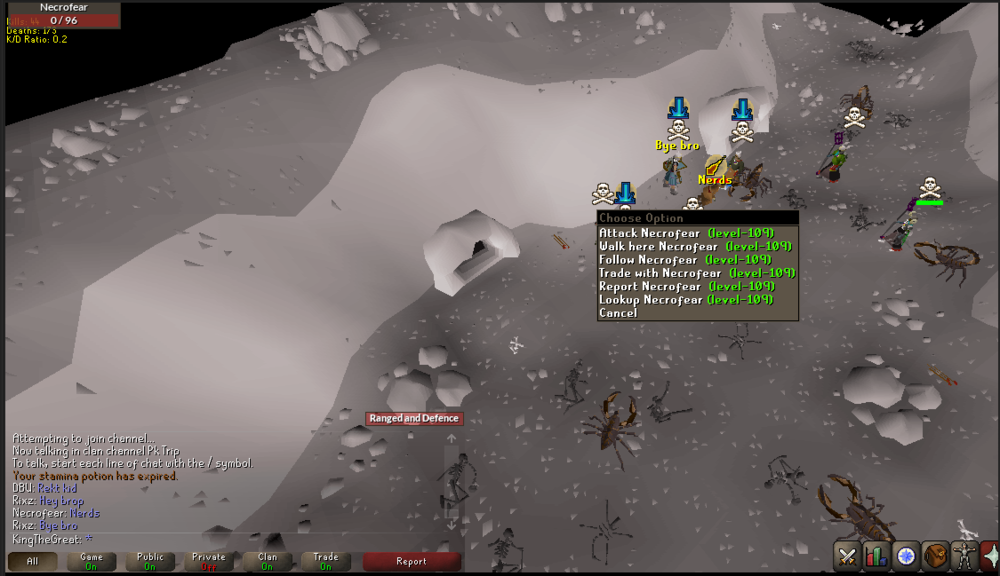
Task: Open the blue quest compass tab
Action: 906,555
